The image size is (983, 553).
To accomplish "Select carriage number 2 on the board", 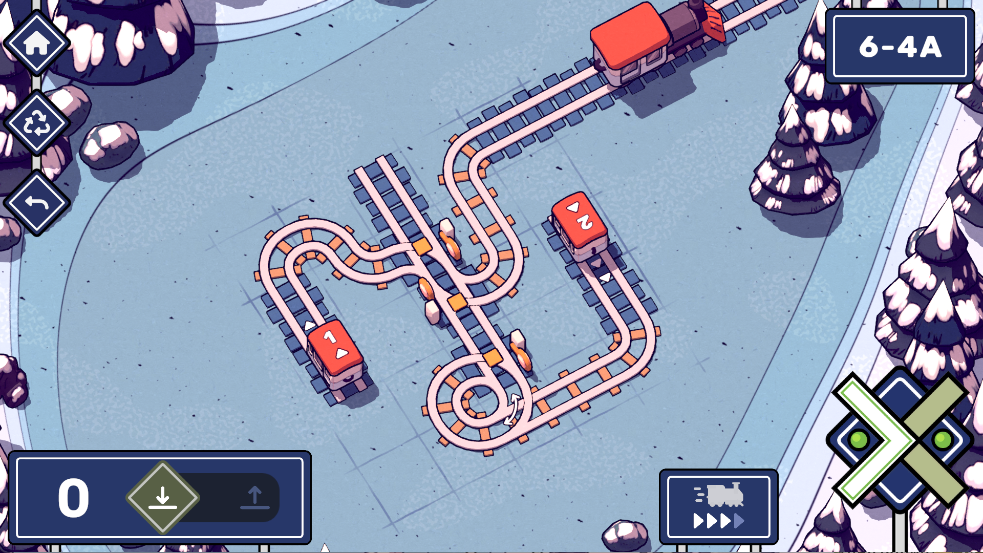I will point(581,224).
